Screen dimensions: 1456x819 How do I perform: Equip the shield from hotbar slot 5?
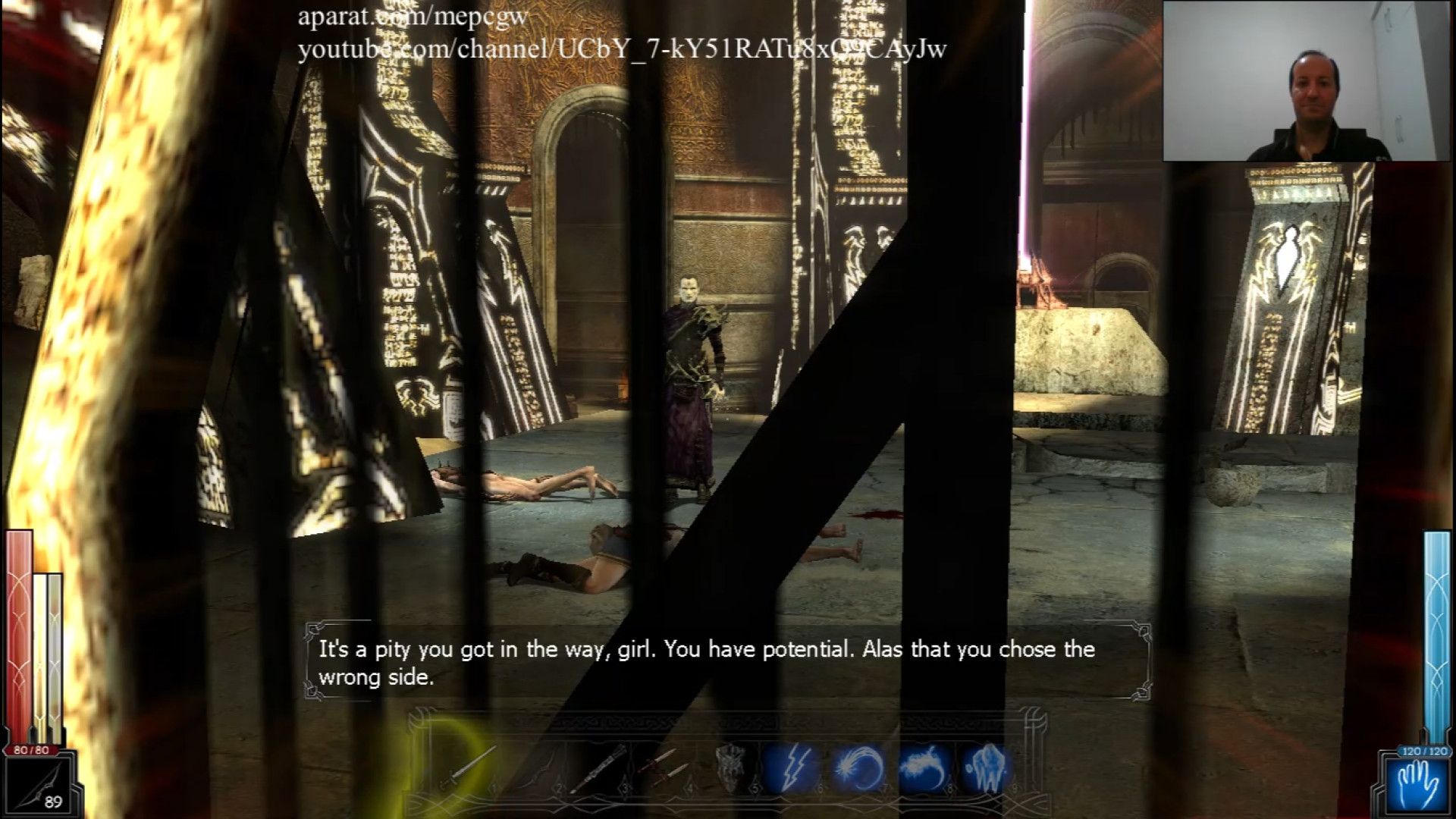pyautogui.click(x=730, y=767)
